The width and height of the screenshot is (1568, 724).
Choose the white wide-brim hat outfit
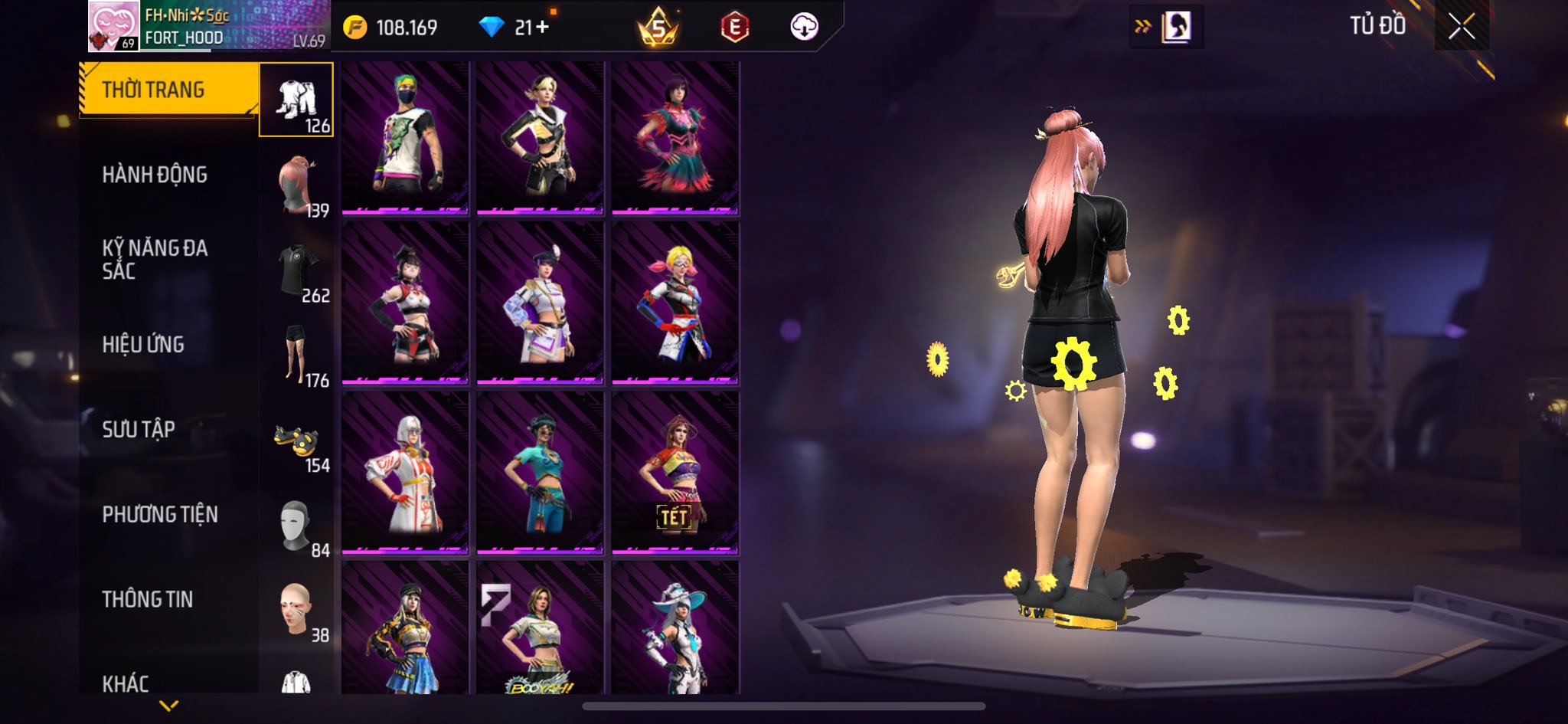675,628
